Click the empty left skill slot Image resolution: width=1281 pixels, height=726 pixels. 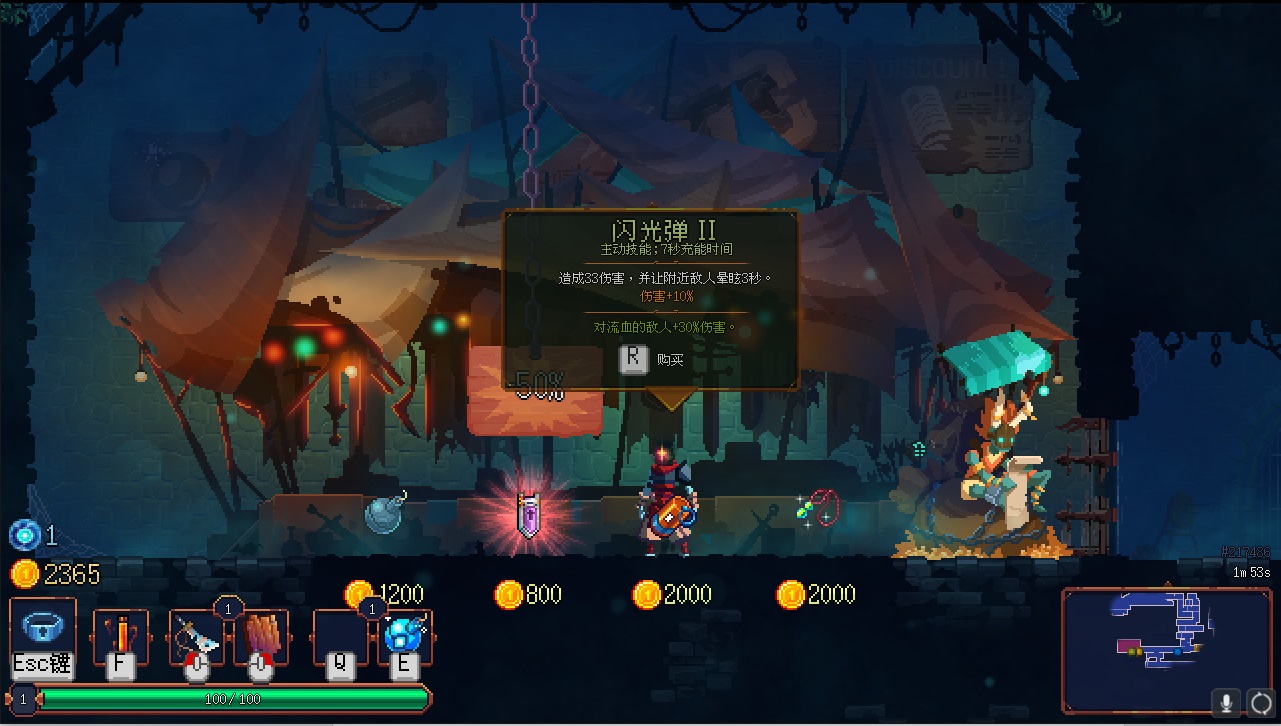340,635
